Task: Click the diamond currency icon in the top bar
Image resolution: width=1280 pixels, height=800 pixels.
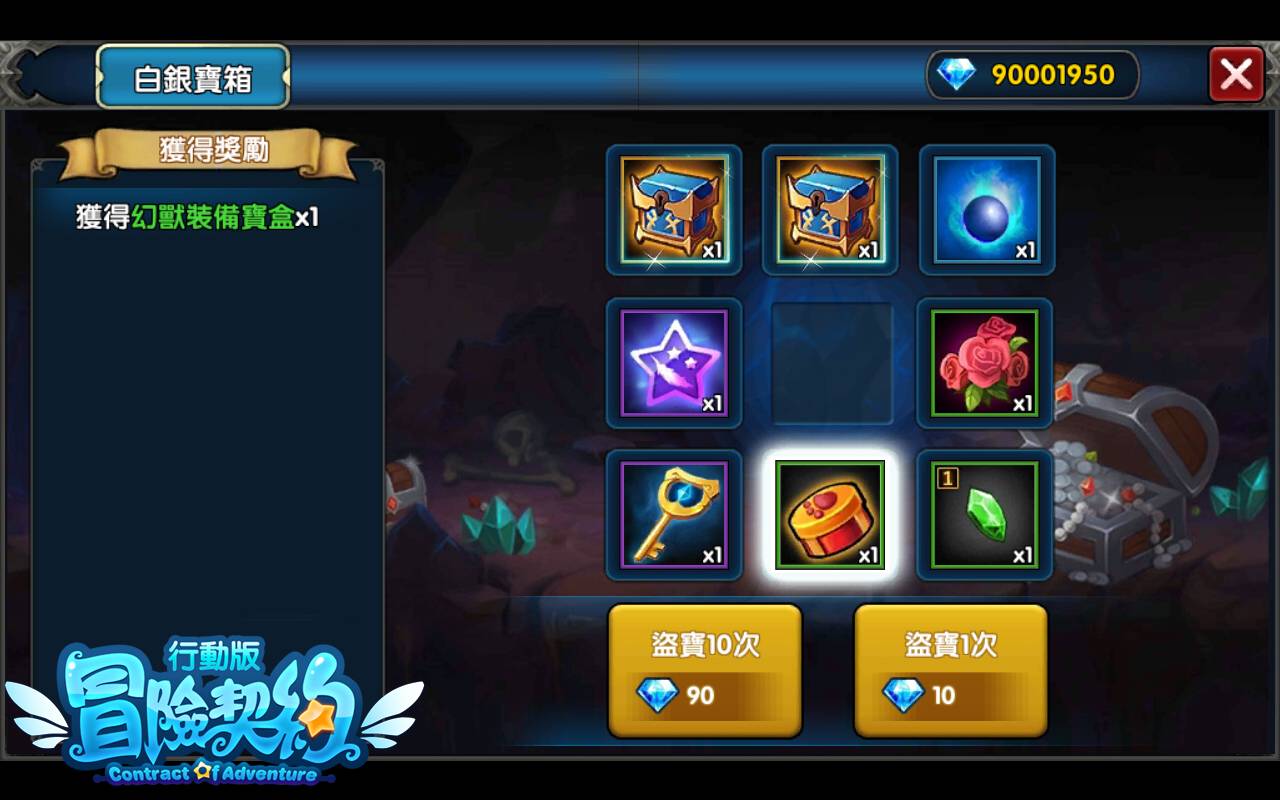Action: [957, 74]
